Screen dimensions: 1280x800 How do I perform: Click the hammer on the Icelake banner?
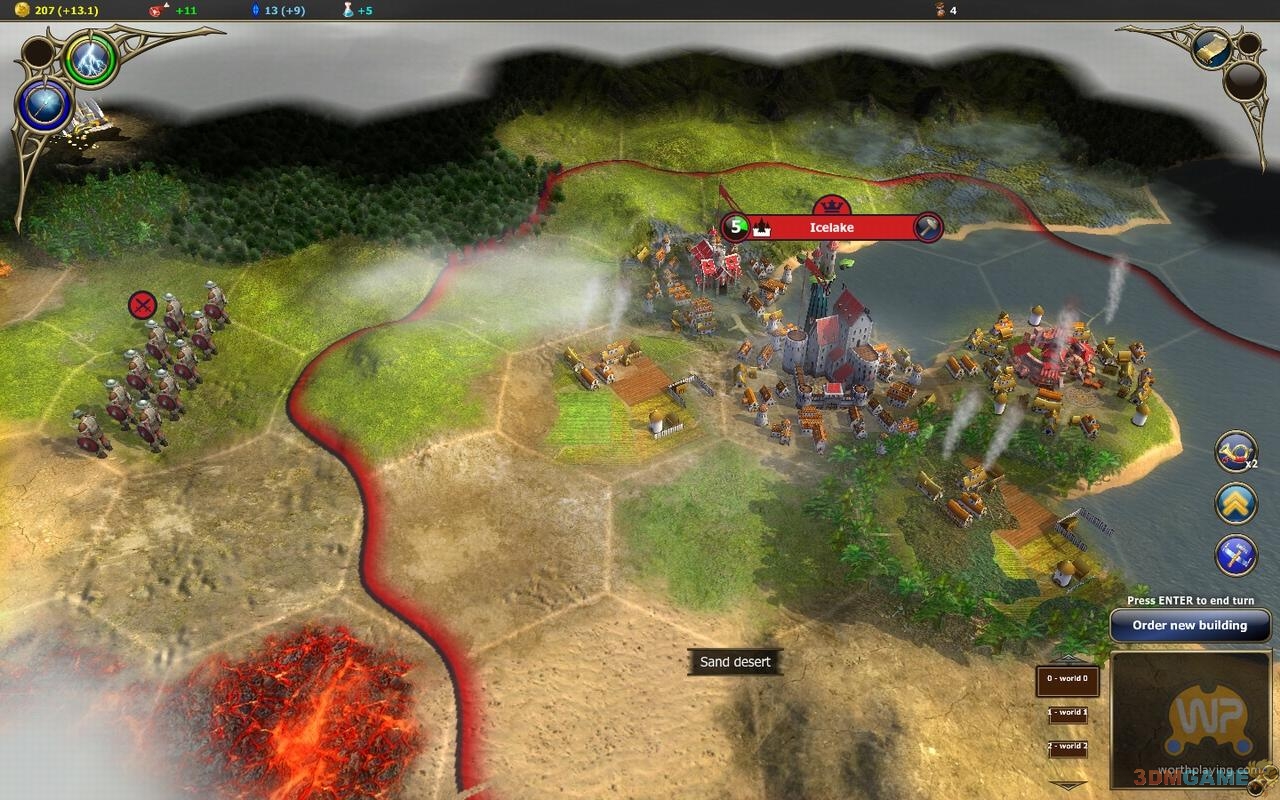coord(928,227)
